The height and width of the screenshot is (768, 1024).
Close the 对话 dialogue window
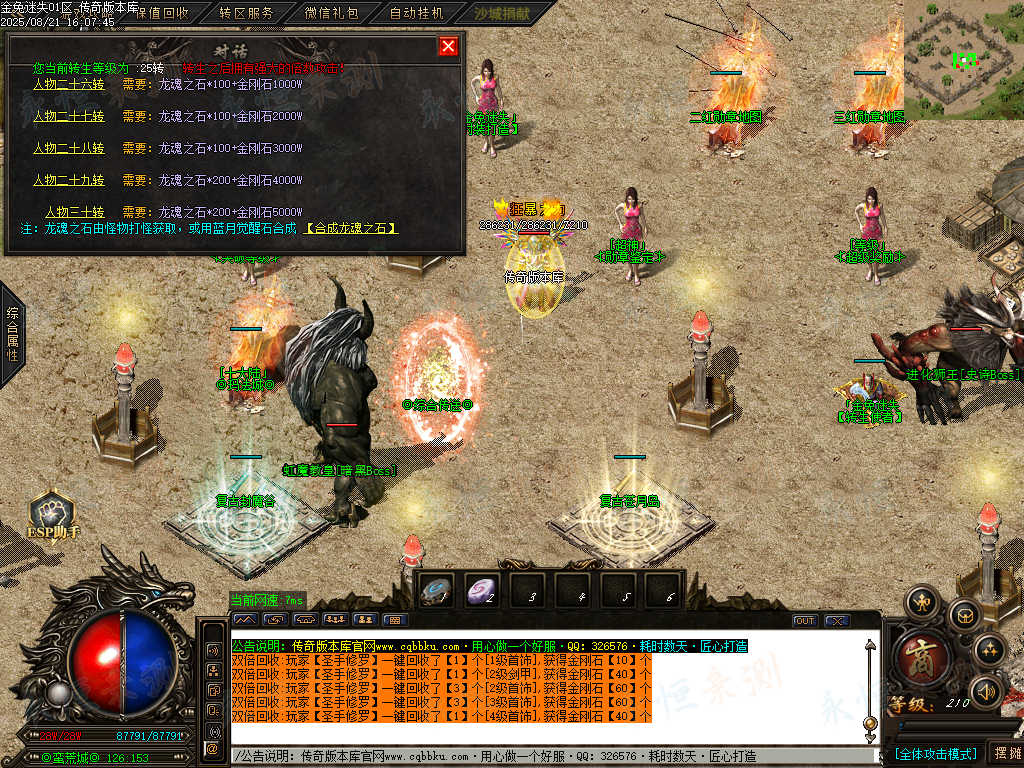pos(448,46)
